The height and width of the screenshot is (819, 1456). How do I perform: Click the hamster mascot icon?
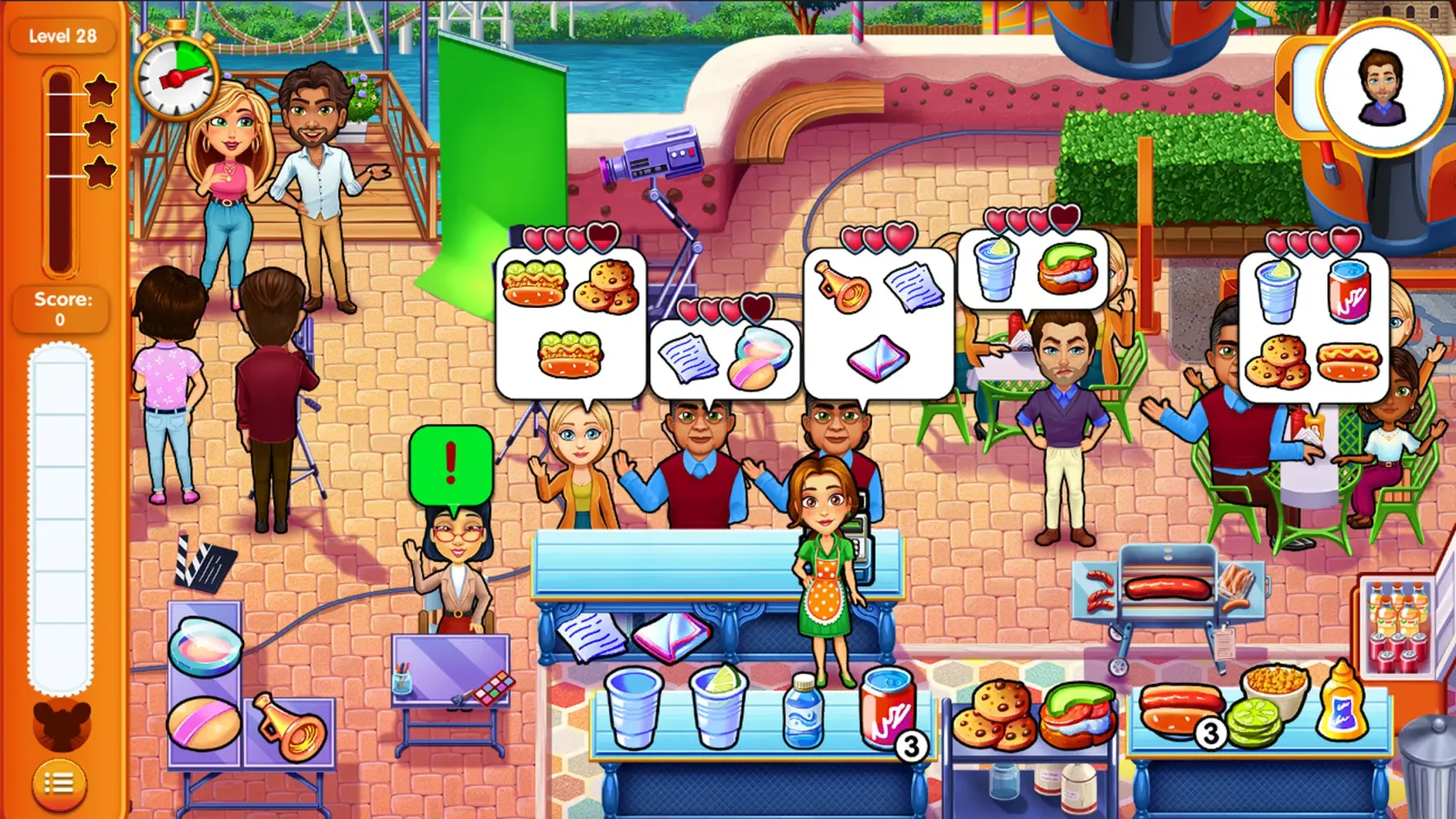[x=61, y=726]
